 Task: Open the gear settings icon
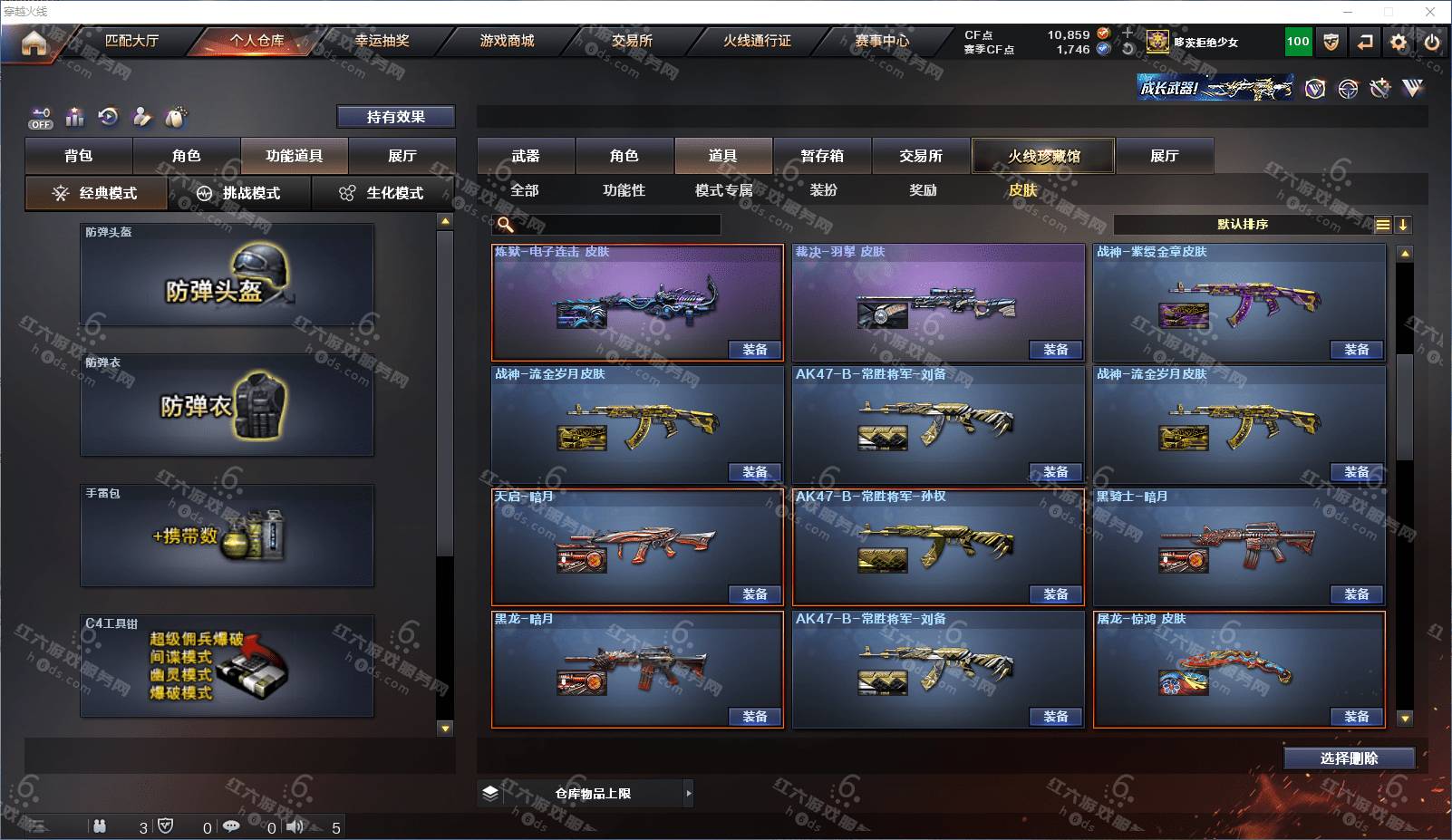[1399, 42]
